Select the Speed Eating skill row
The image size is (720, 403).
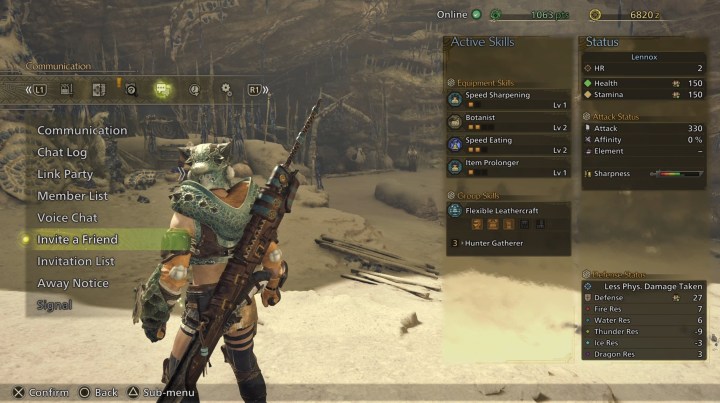click(x=508, y=144)
